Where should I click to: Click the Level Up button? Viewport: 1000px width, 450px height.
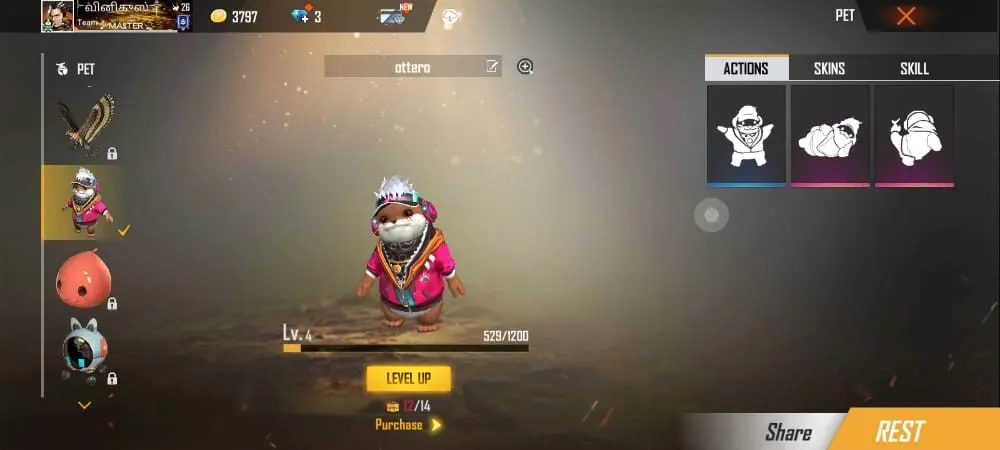tap(408, 378)
